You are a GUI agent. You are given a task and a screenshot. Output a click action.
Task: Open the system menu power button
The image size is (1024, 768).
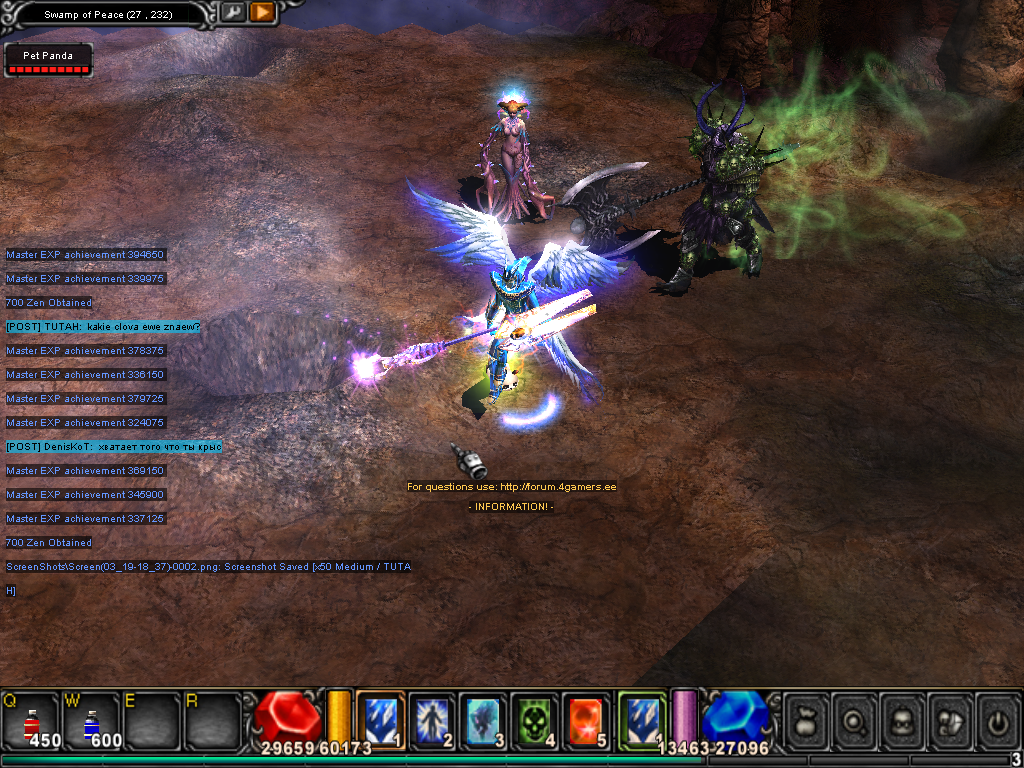[x=997, y=720]
